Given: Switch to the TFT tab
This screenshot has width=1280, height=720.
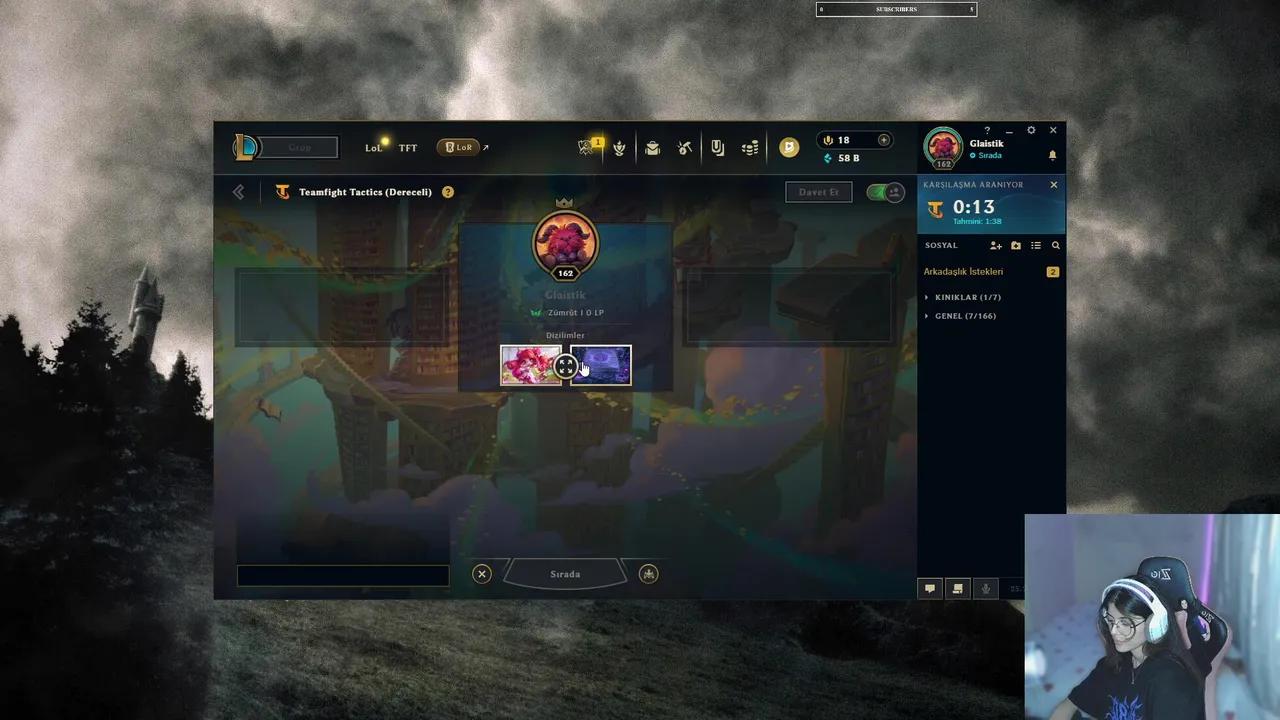Looking at the screenshot, I should [x=407, y=147].
